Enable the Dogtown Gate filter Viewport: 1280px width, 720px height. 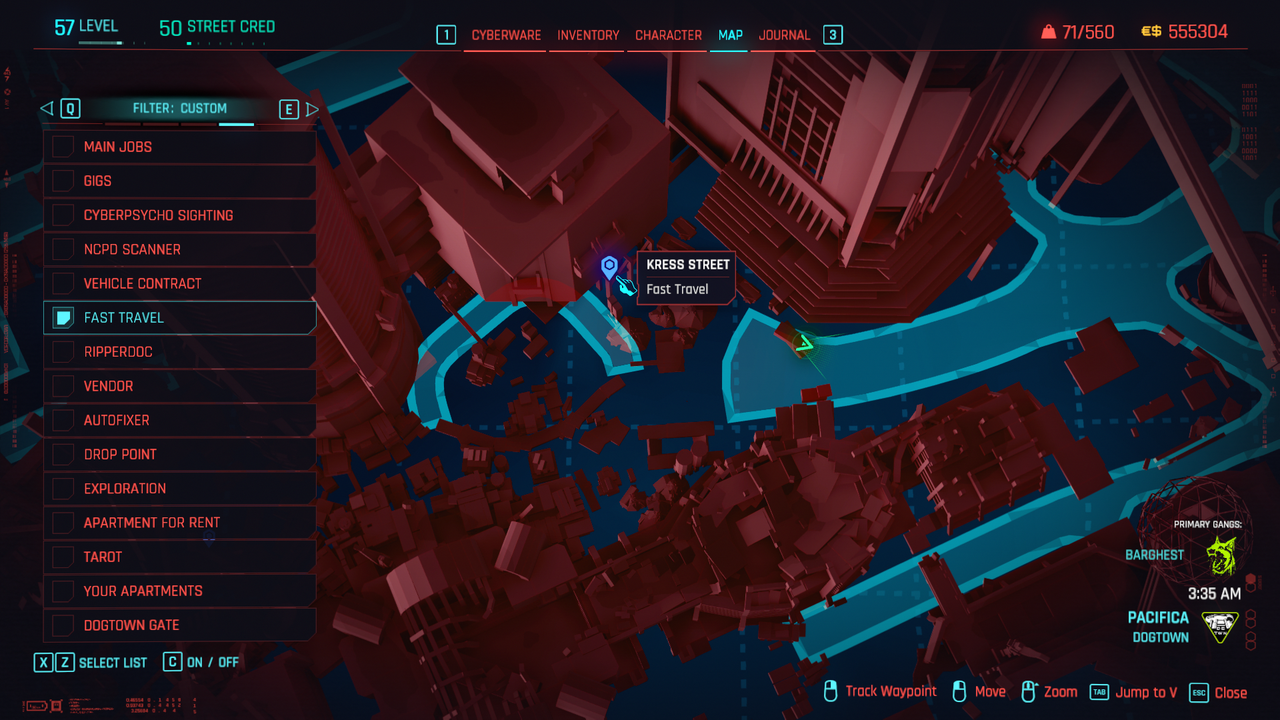pos(63,625)
